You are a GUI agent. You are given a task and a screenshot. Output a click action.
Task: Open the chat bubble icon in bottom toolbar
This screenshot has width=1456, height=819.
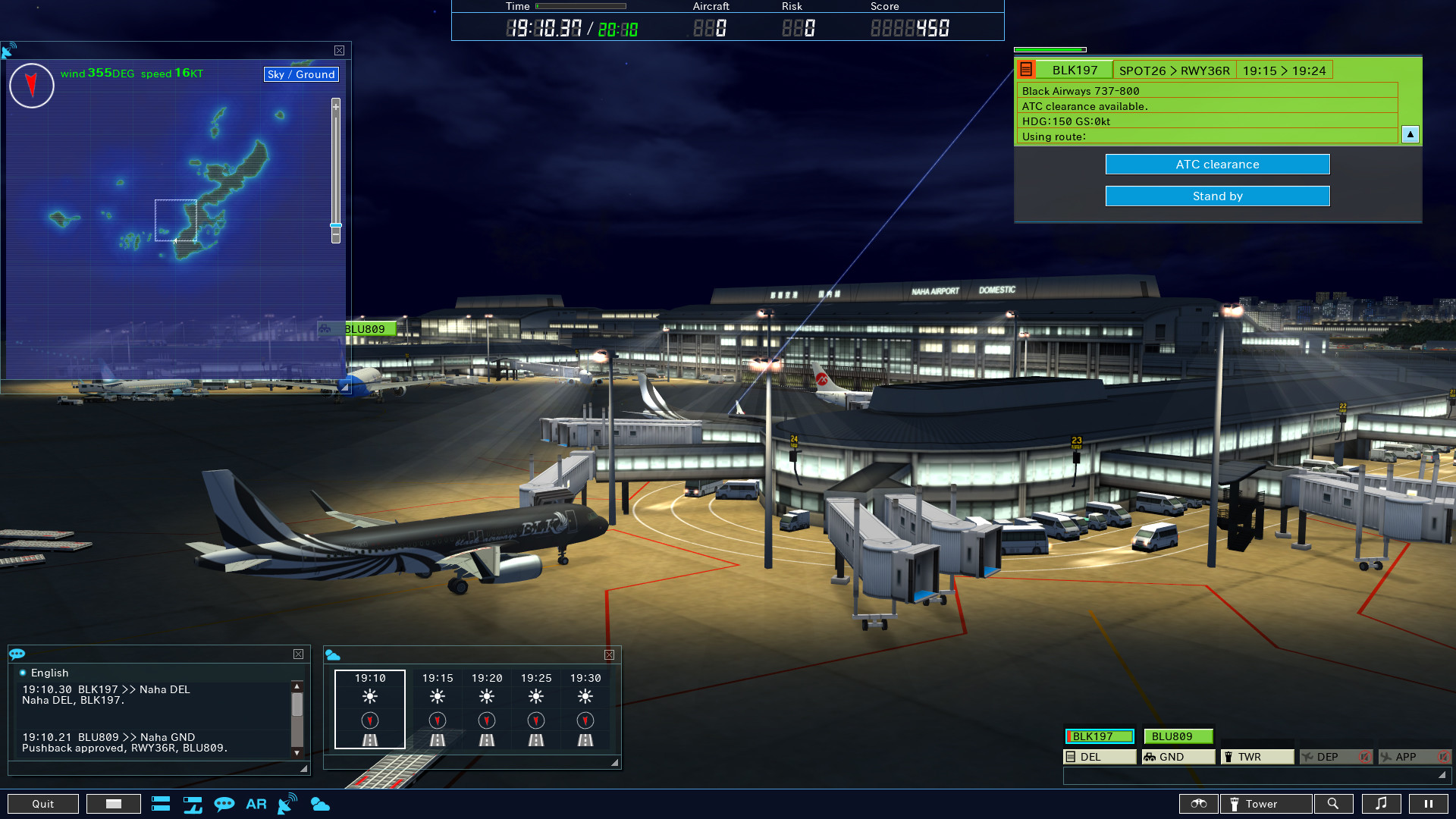225,804
